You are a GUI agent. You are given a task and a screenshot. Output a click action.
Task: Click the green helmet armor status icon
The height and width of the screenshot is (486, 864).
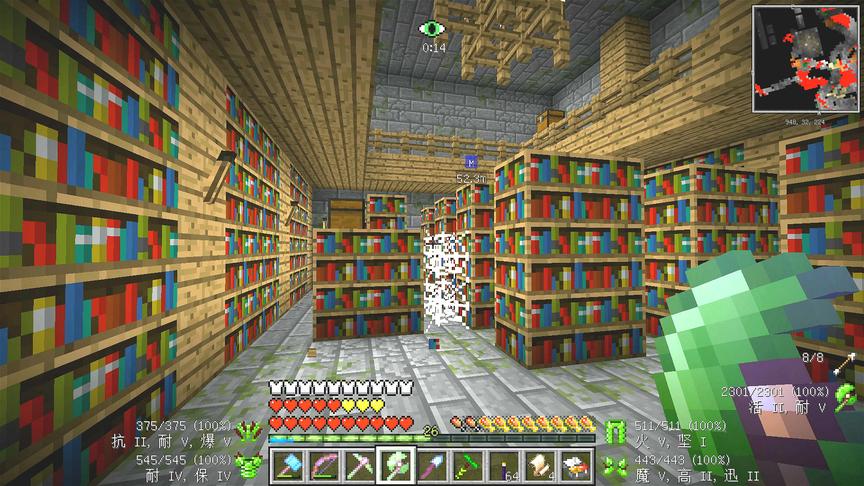coord(248,431)
